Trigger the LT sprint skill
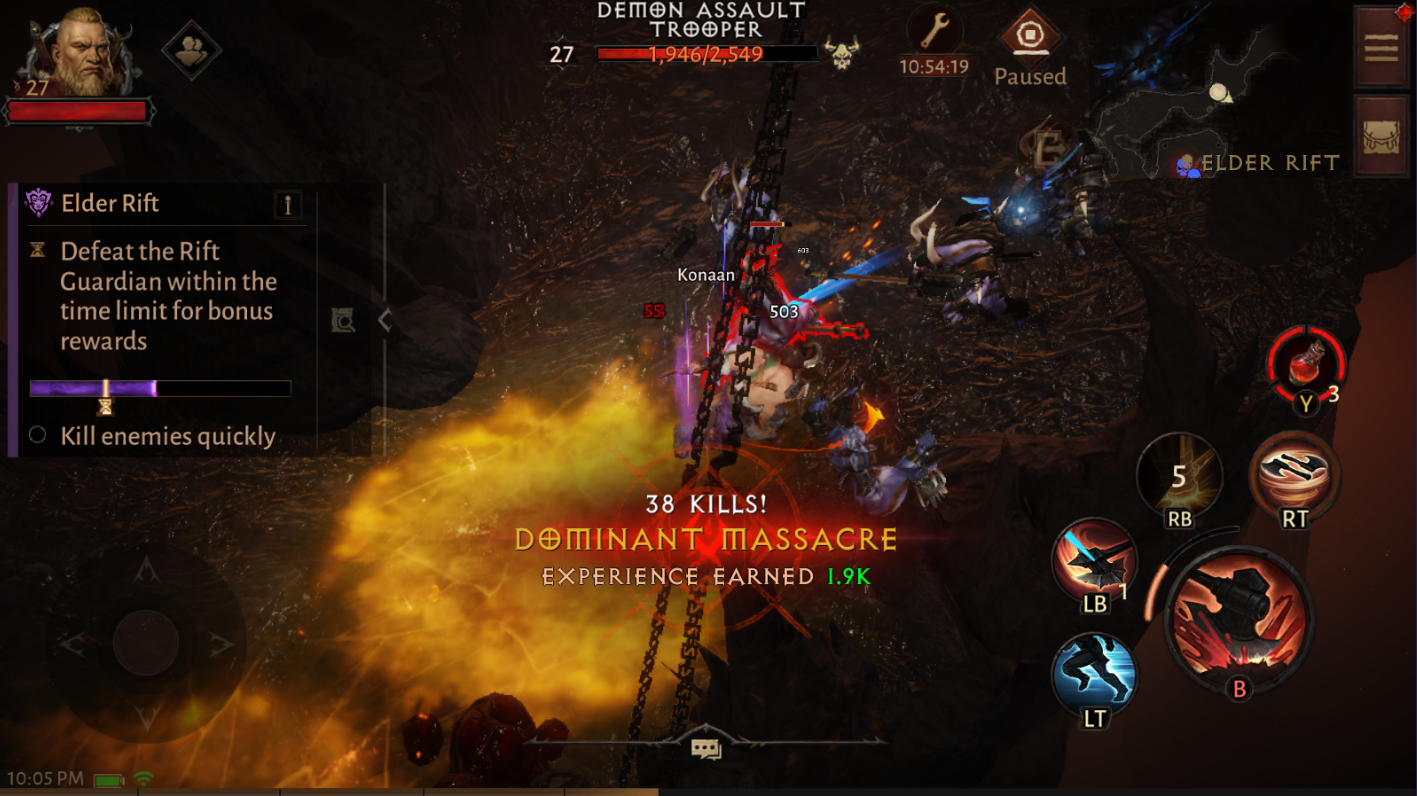Screen dimensions: 1417x796 click(1093, 675)
